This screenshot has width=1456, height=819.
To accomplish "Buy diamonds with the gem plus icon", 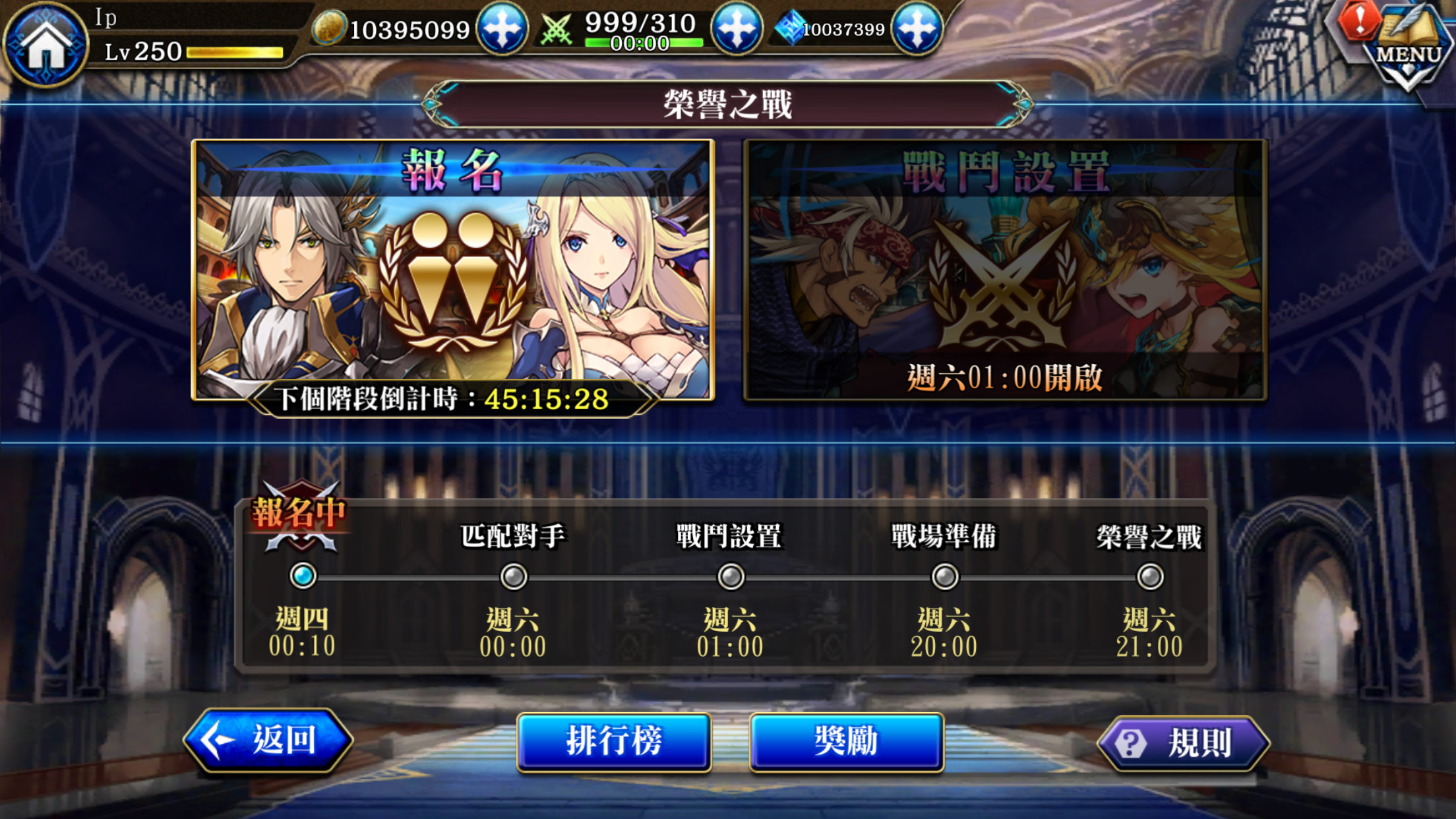I will coord(918,29).
